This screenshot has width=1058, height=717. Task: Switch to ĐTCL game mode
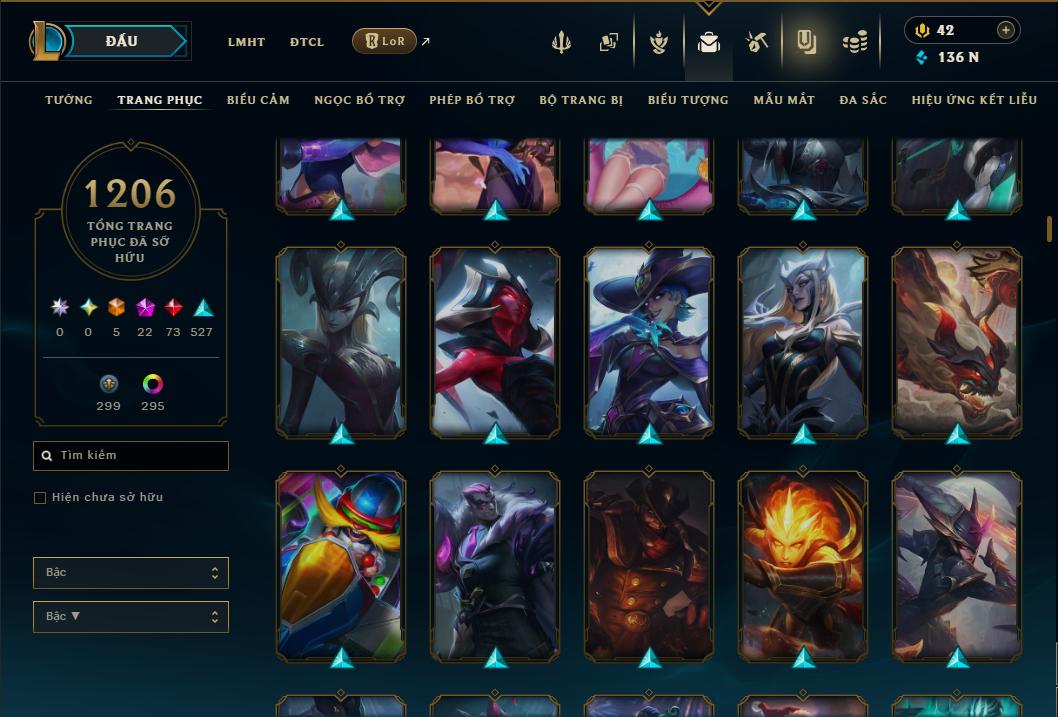click(307, 42)
